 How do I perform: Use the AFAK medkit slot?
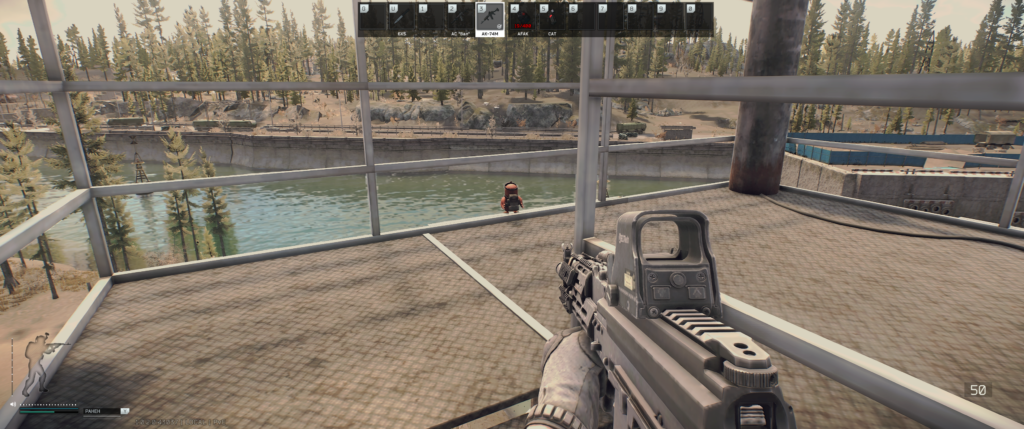click(x=520, y=19)
